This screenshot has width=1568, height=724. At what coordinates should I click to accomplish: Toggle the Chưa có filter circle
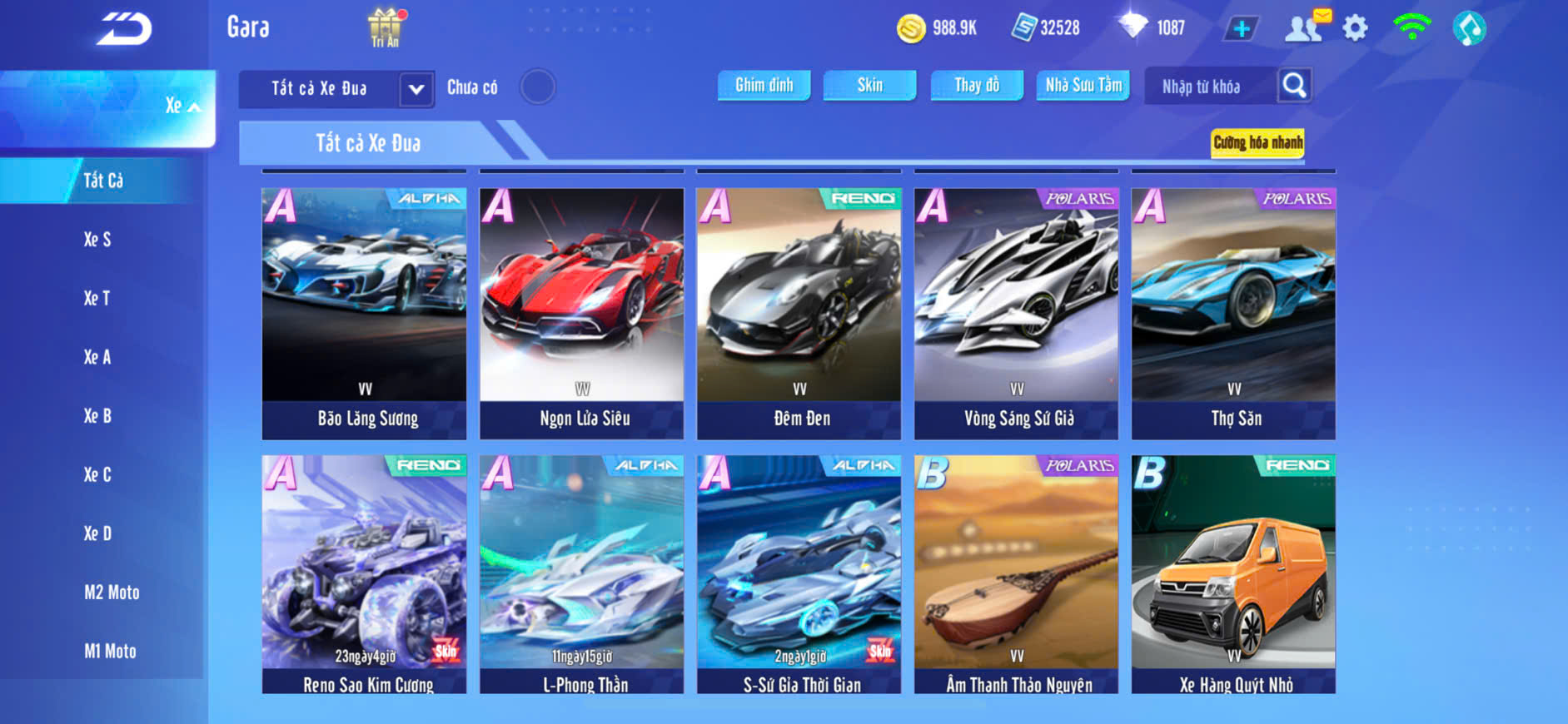[x=537, y=87]
